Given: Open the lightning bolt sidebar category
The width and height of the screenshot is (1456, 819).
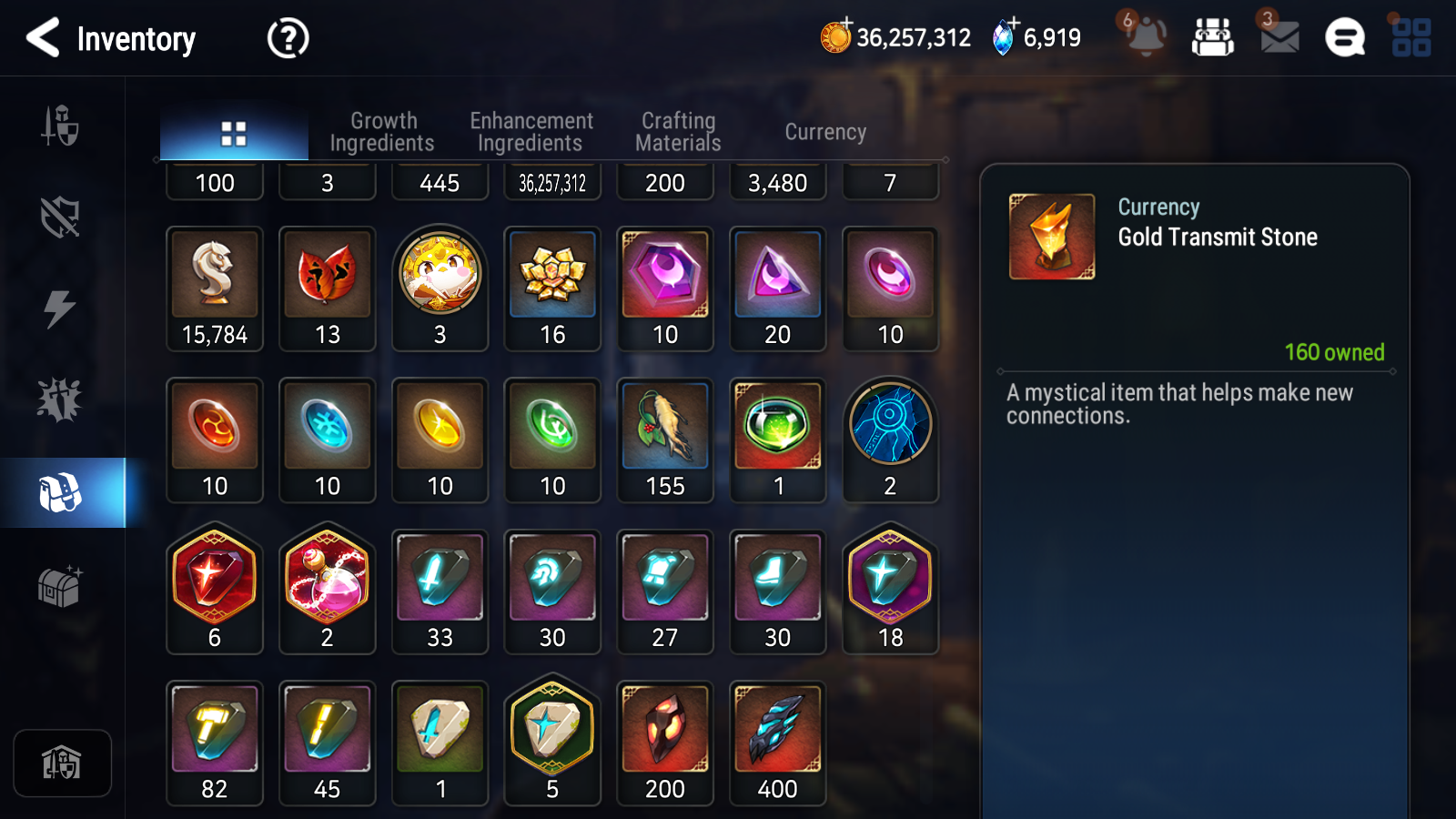Looking at the screenshot, I should tap(60, 308).
